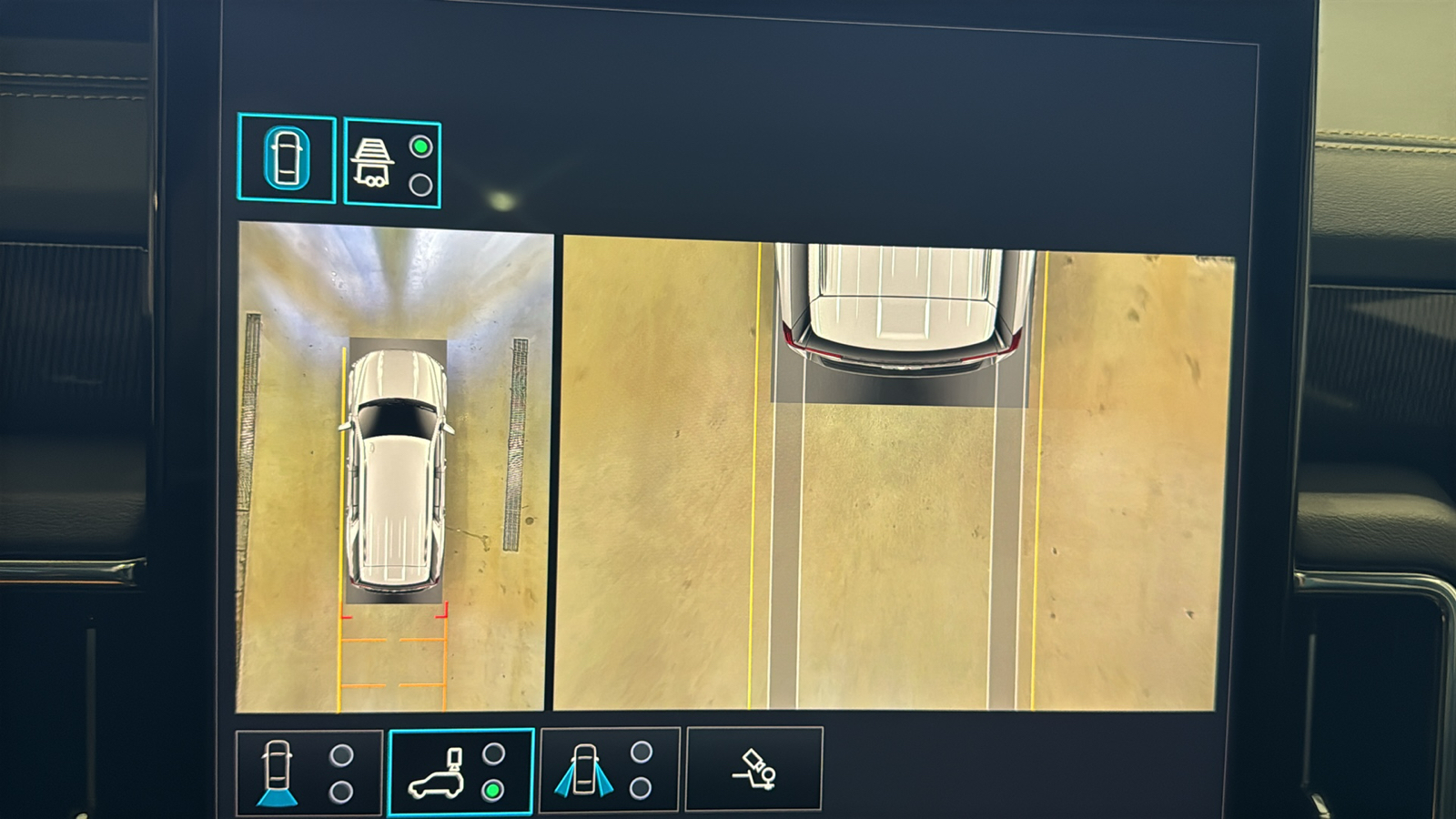This screenshot has width=1456, height=819.
Task: Tap the camera washer icon button
Action: [753, 770]
